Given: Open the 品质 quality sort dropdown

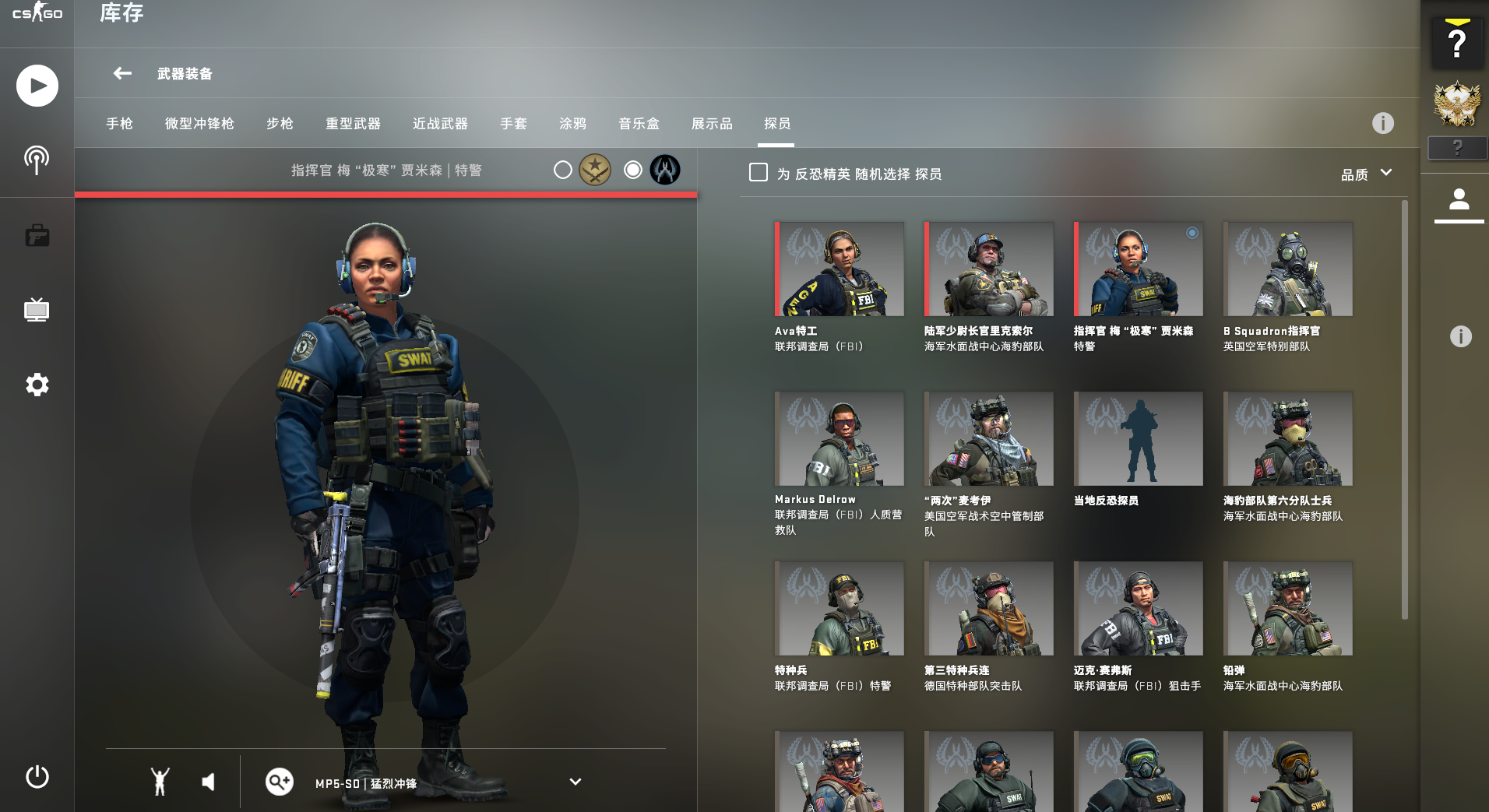Looking at the screenshot, I should tap(1366, 174).
